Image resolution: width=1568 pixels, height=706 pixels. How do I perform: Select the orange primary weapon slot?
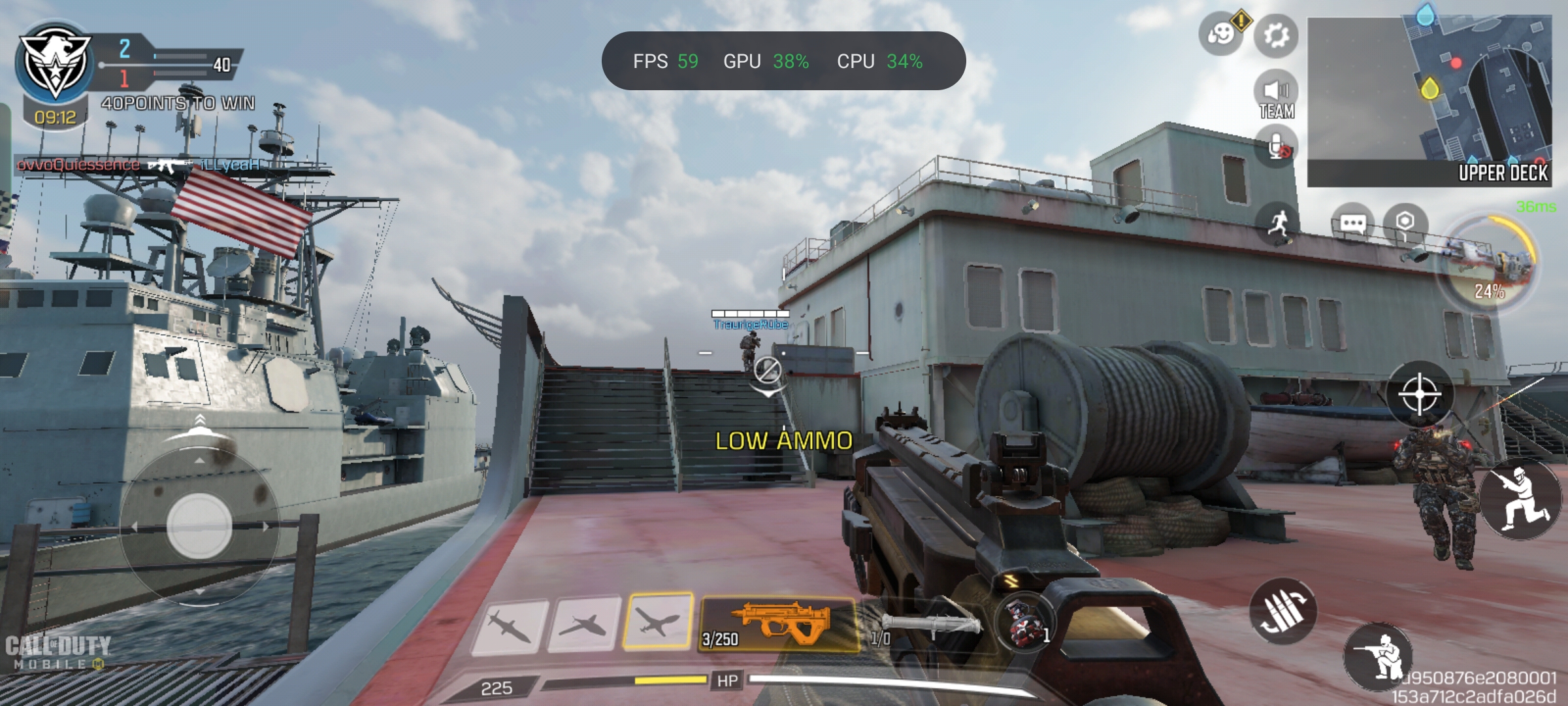(x=779, y=624)
